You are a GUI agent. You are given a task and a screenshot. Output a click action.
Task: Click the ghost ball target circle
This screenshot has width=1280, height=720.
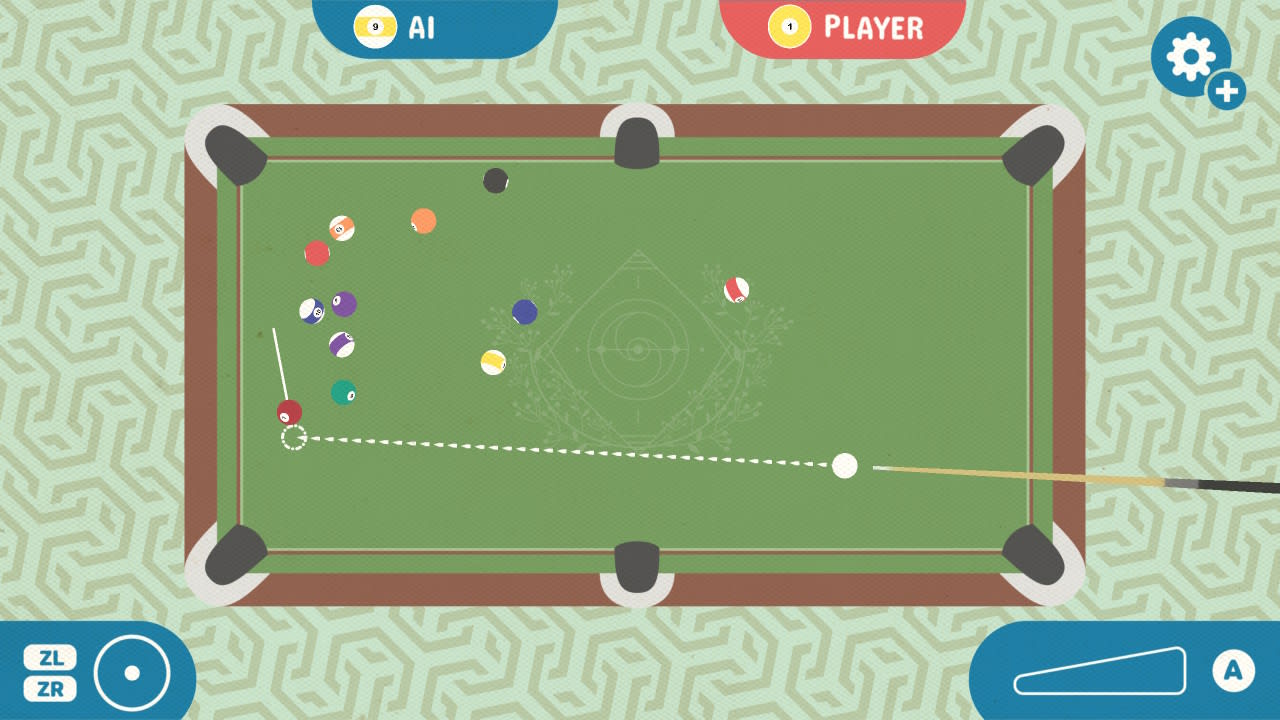pos(294,437)
